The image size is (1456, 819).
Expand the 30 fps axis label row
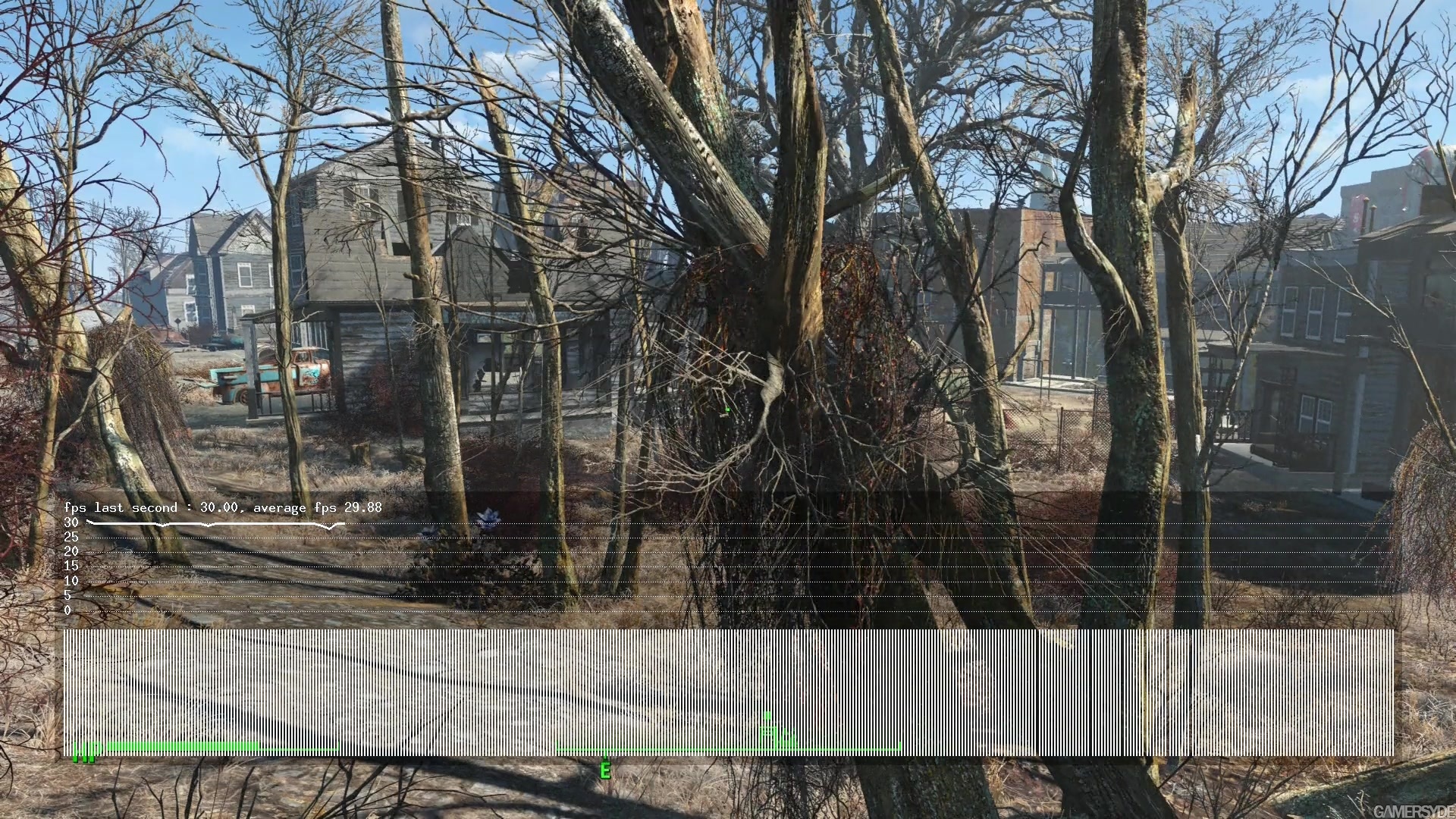pos(71,522)
